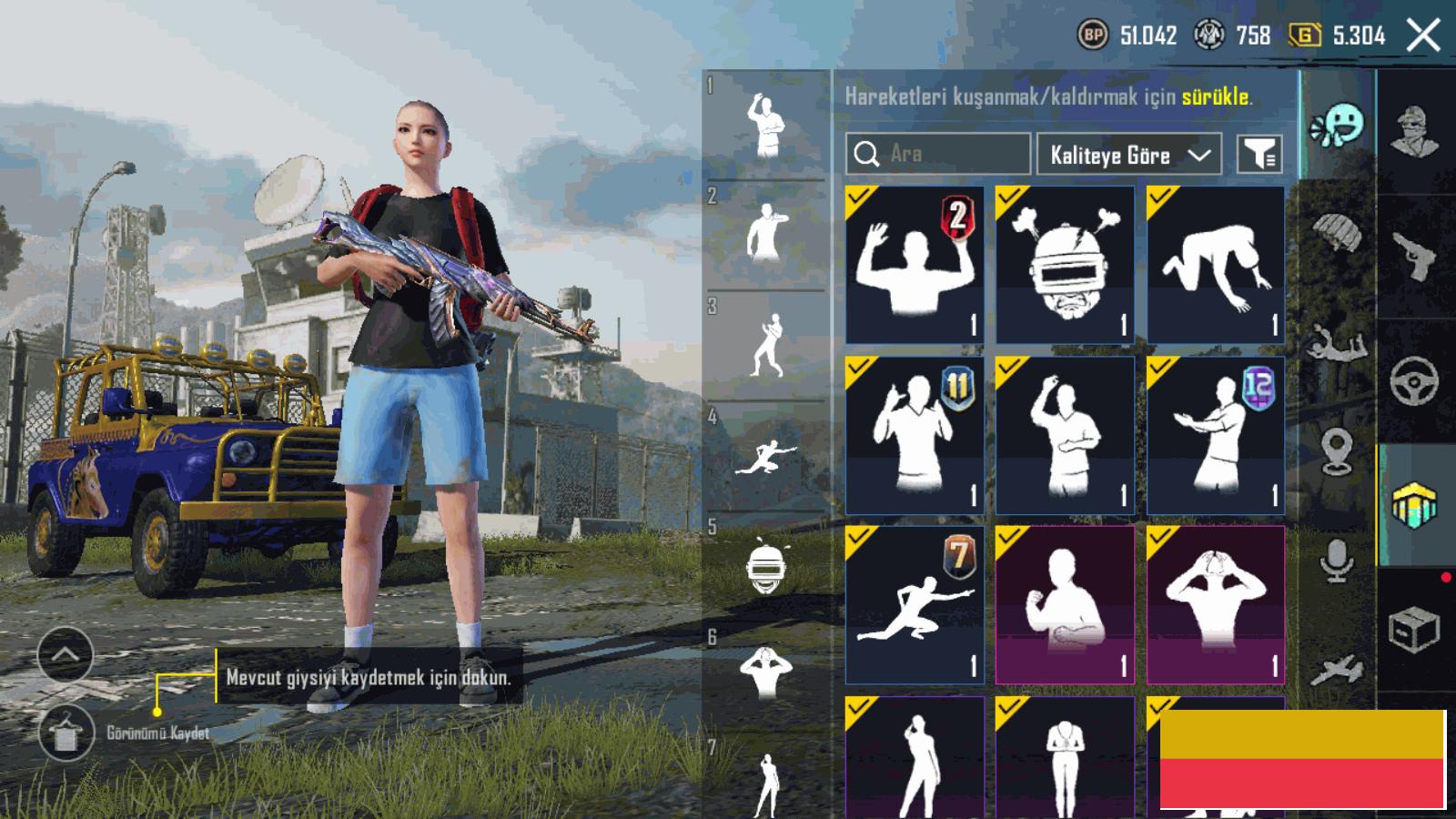Select the crawling emote tile
The height and width of the screenshot is (819, 1456).
click(1216, 265)
